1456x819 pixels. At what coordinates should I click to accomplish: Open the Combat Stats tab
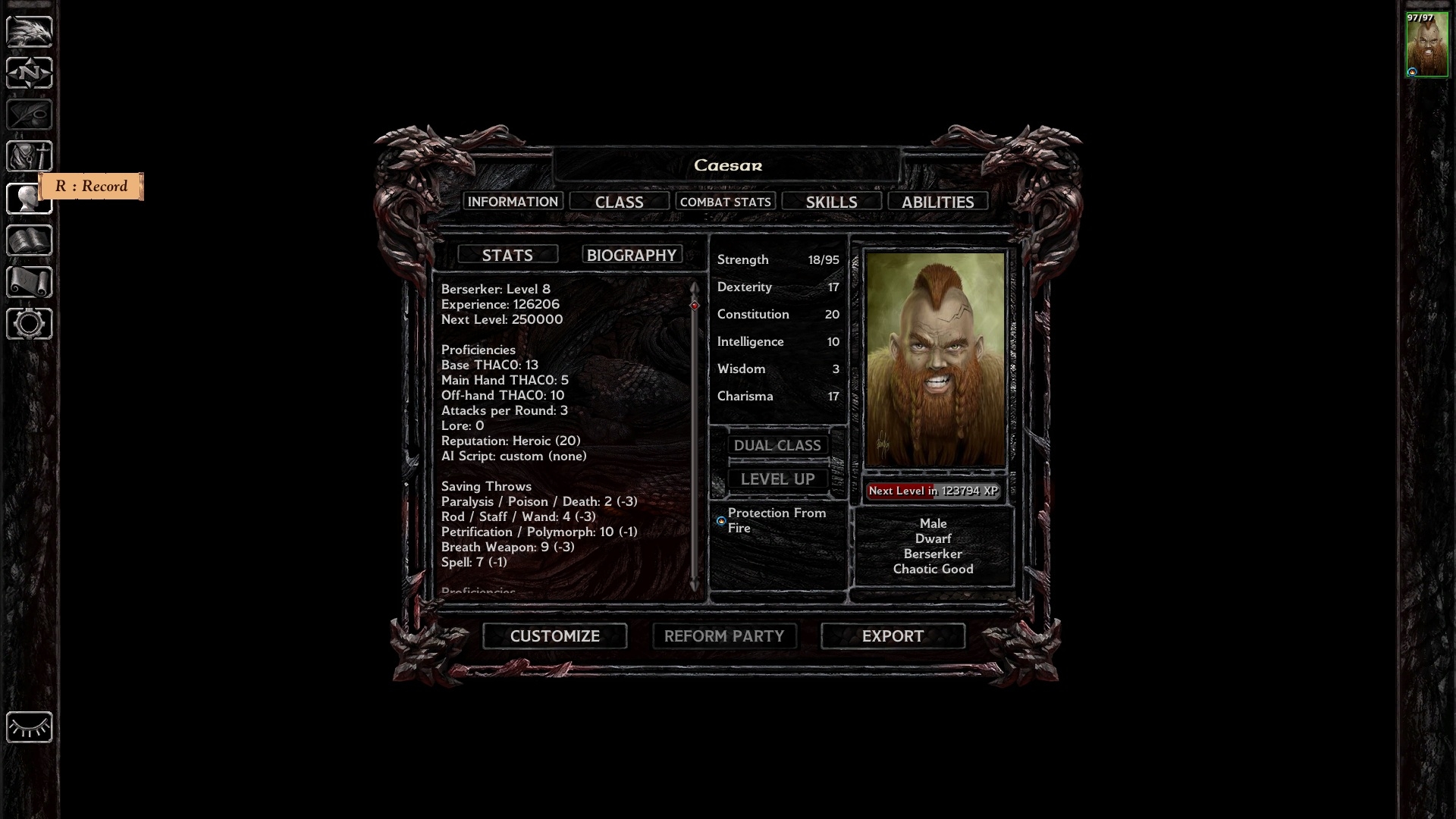tap(726, 201)
